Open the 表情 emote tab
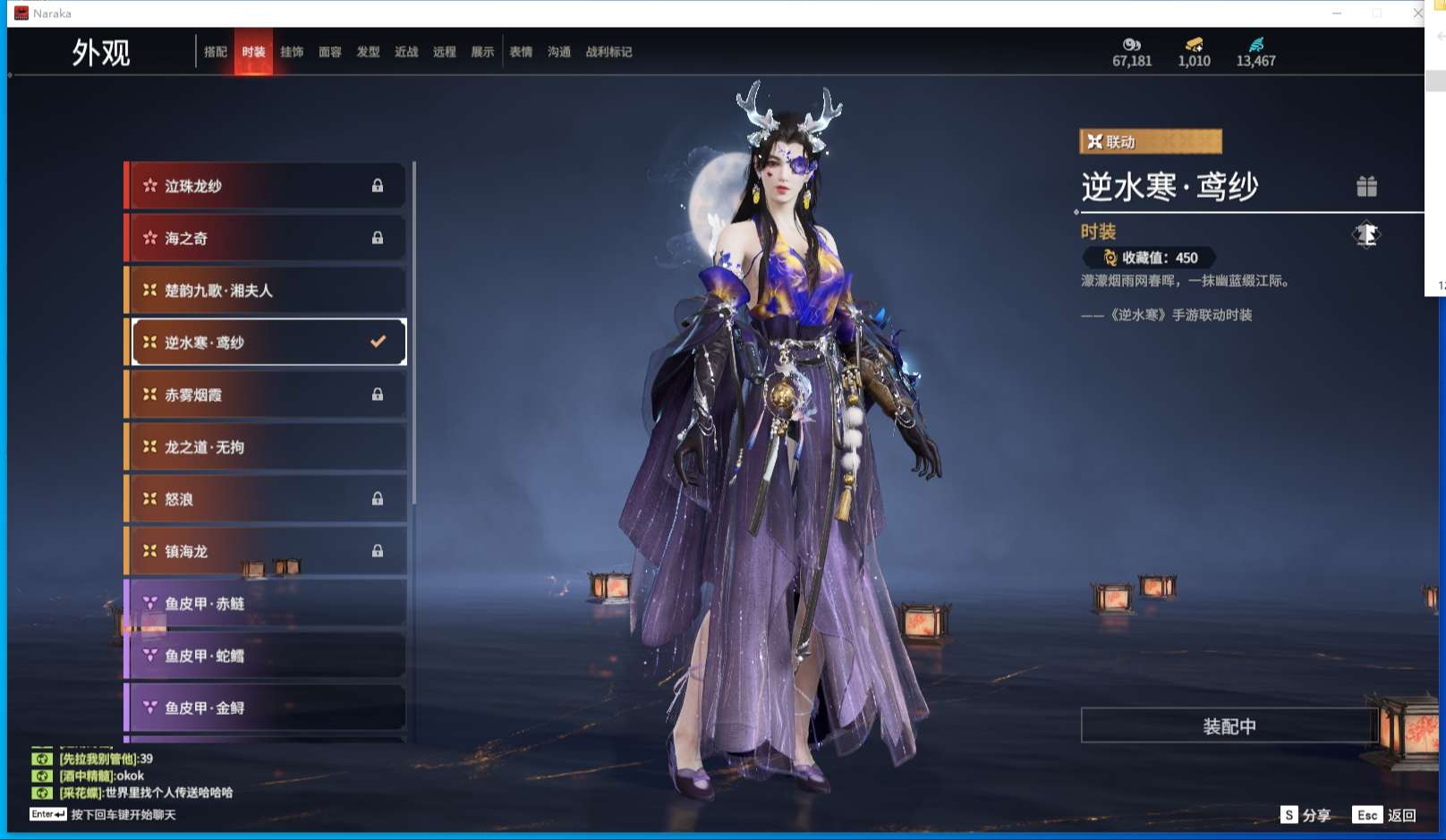The width and height of the screenshot is (1446, 840). tap(521, 52)
